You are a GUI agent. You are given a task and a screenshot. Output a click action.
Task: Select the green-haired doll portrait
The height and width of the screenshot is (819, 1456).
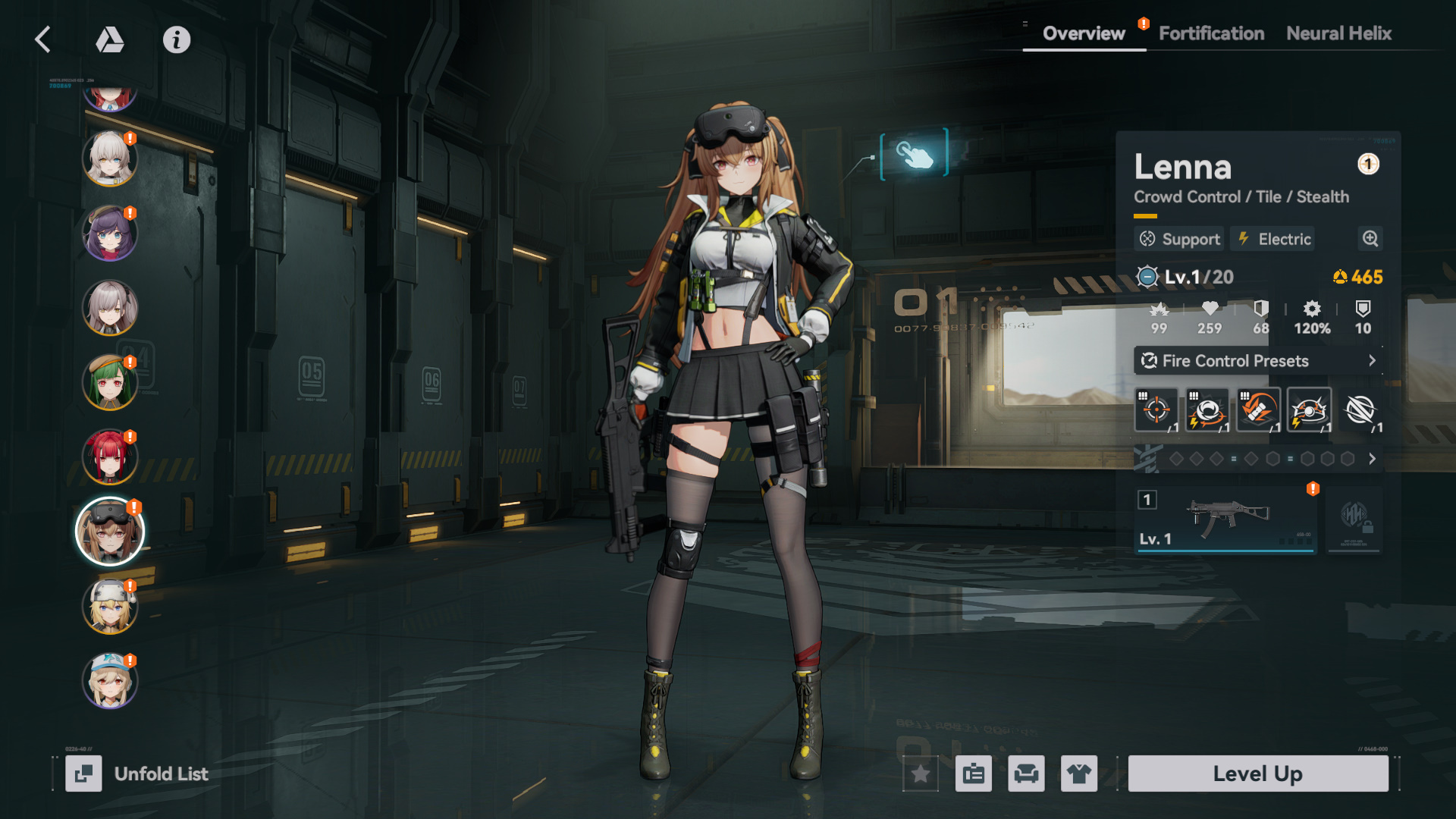(x=110, y=382)
